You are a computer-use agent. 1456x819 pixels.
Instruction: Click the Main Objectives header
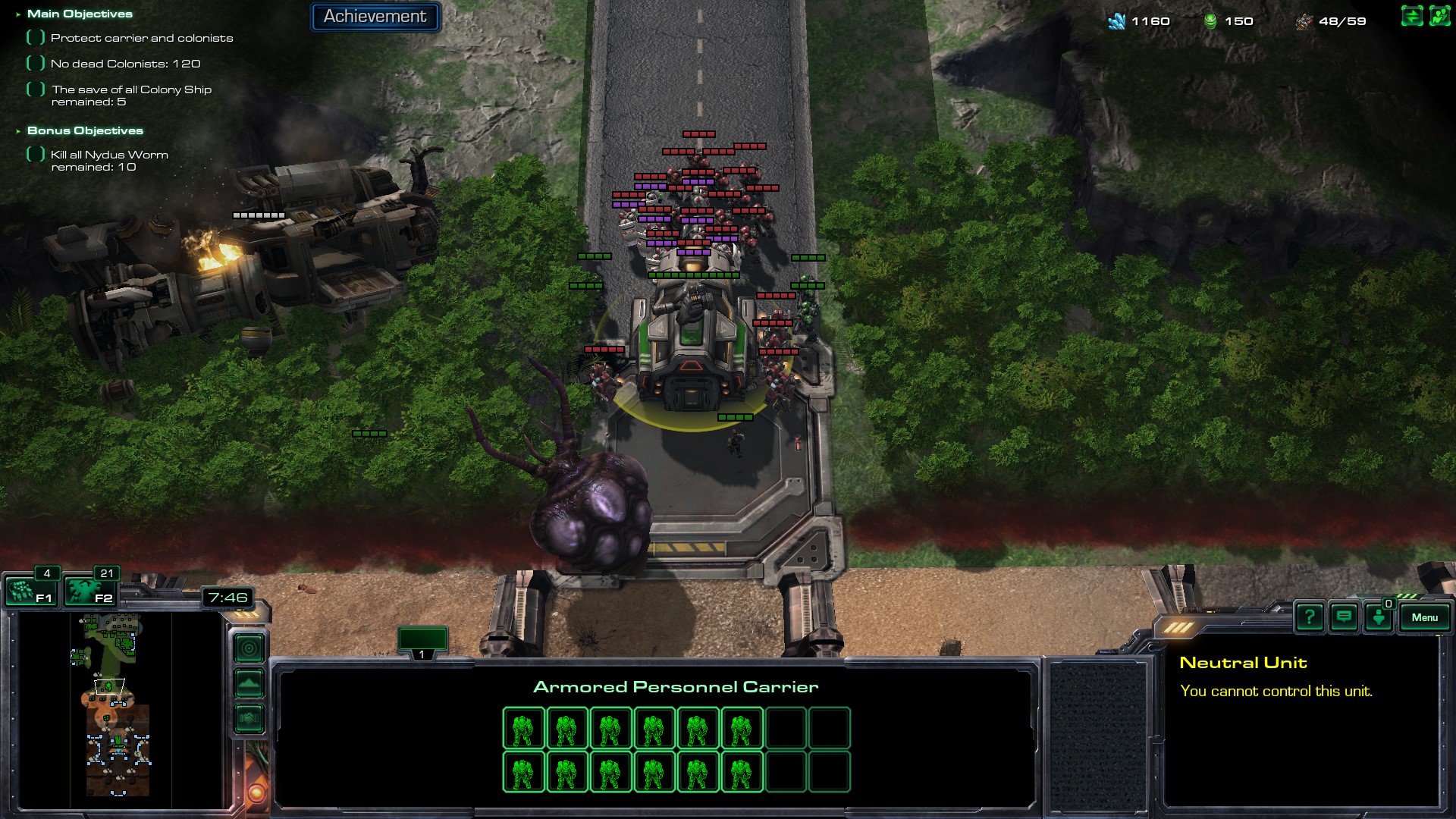(80, 14)
